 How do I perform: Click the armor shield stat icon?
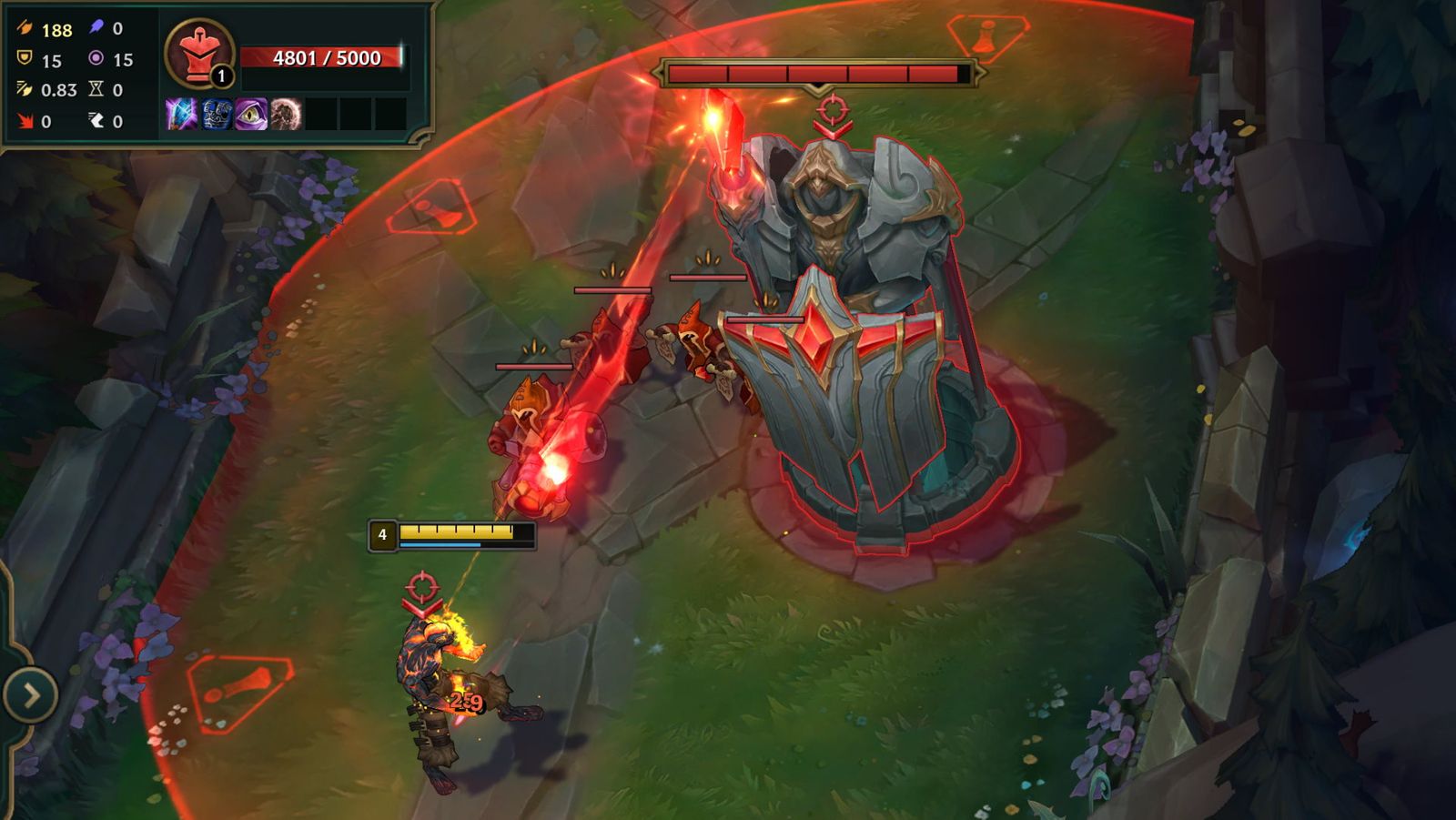click(24, 58)
